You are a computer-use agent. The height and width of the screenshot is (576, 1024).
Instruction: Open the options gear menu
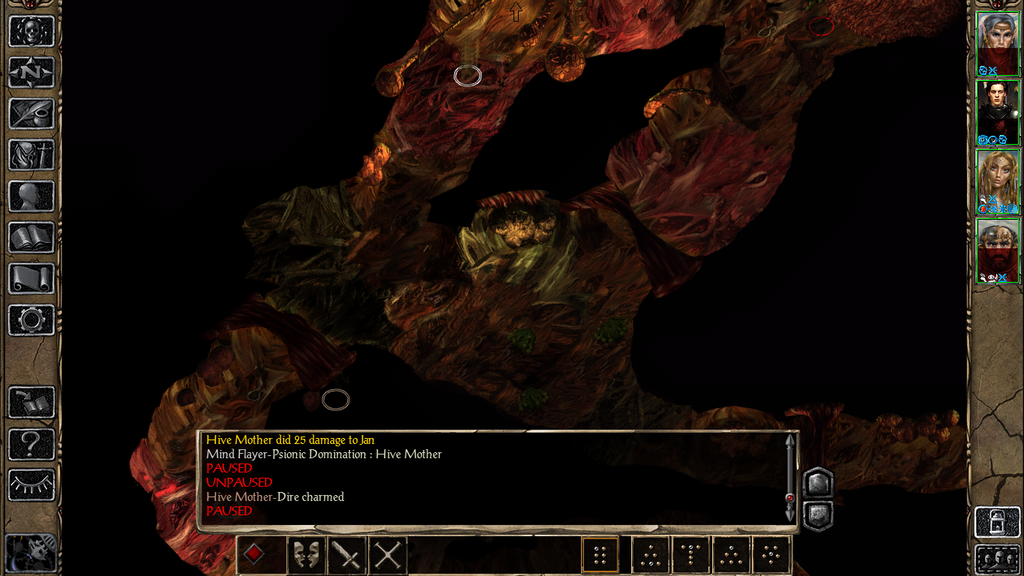pos(31,320)
